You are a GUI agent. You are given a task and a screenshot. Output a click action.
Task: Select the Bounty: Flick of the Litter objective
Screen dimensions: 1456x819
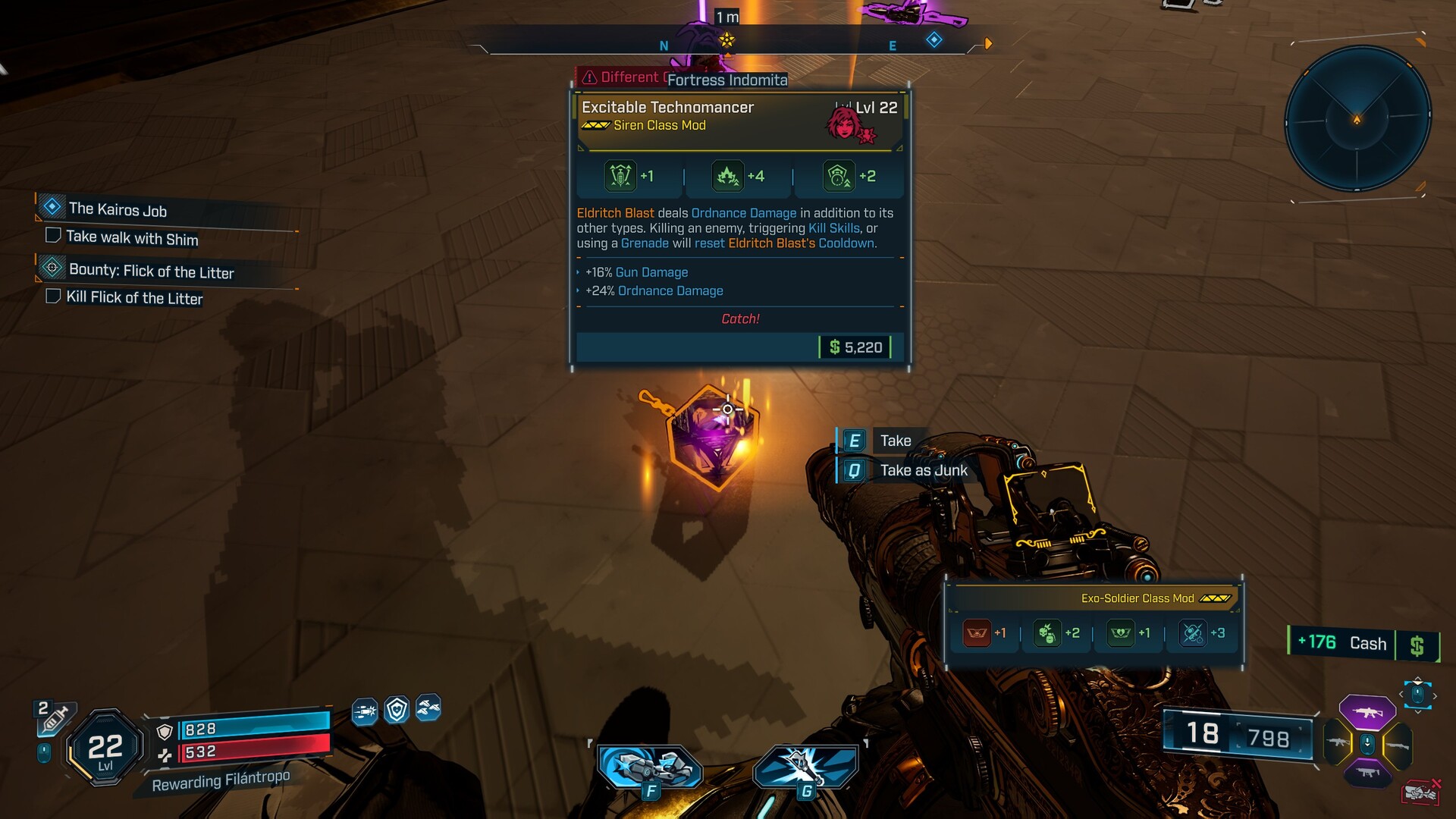151,271
